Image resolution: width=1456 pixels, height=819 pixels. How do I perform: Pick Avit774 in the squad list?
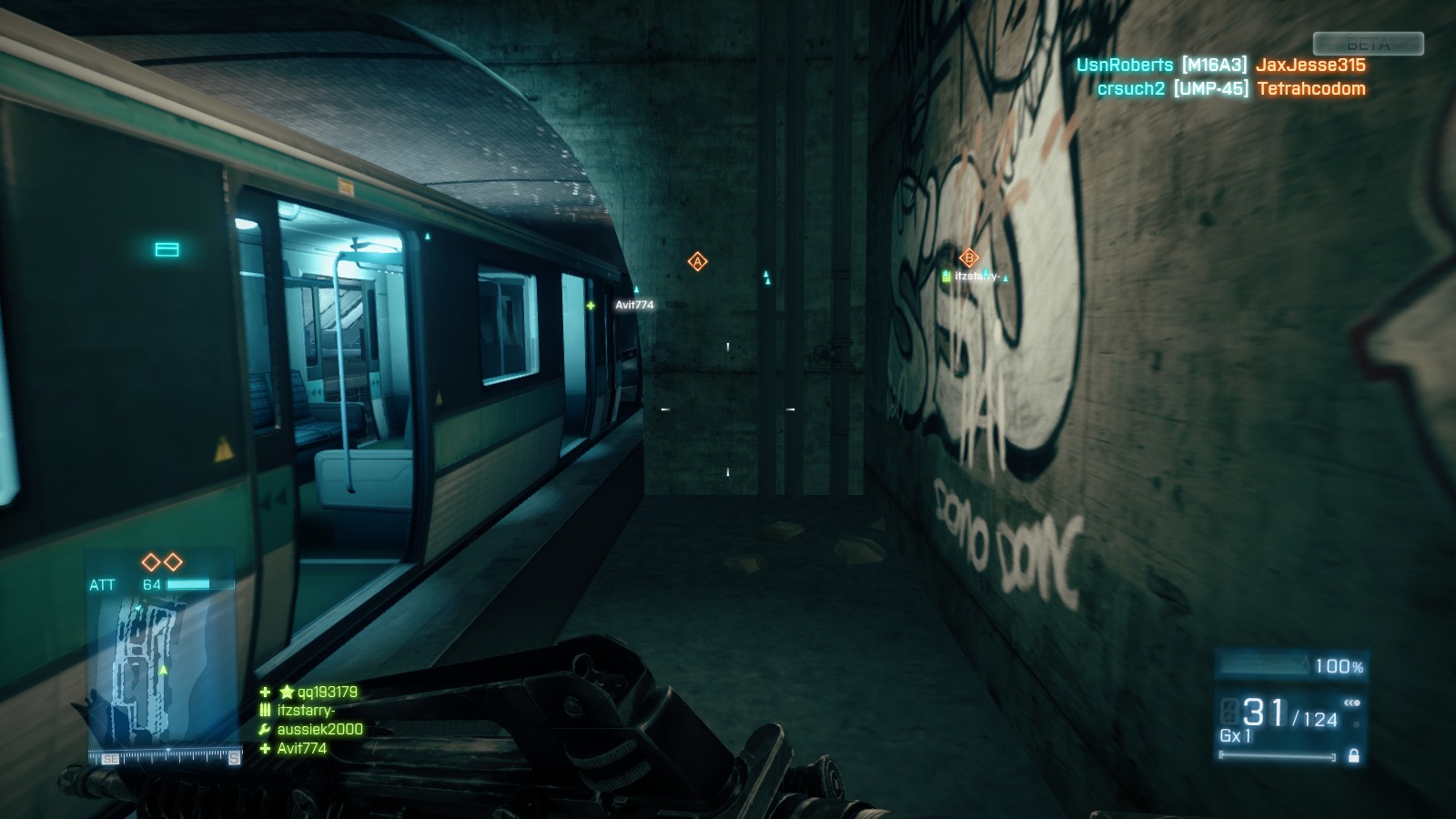pyautogui.click(x=301, y=748)
